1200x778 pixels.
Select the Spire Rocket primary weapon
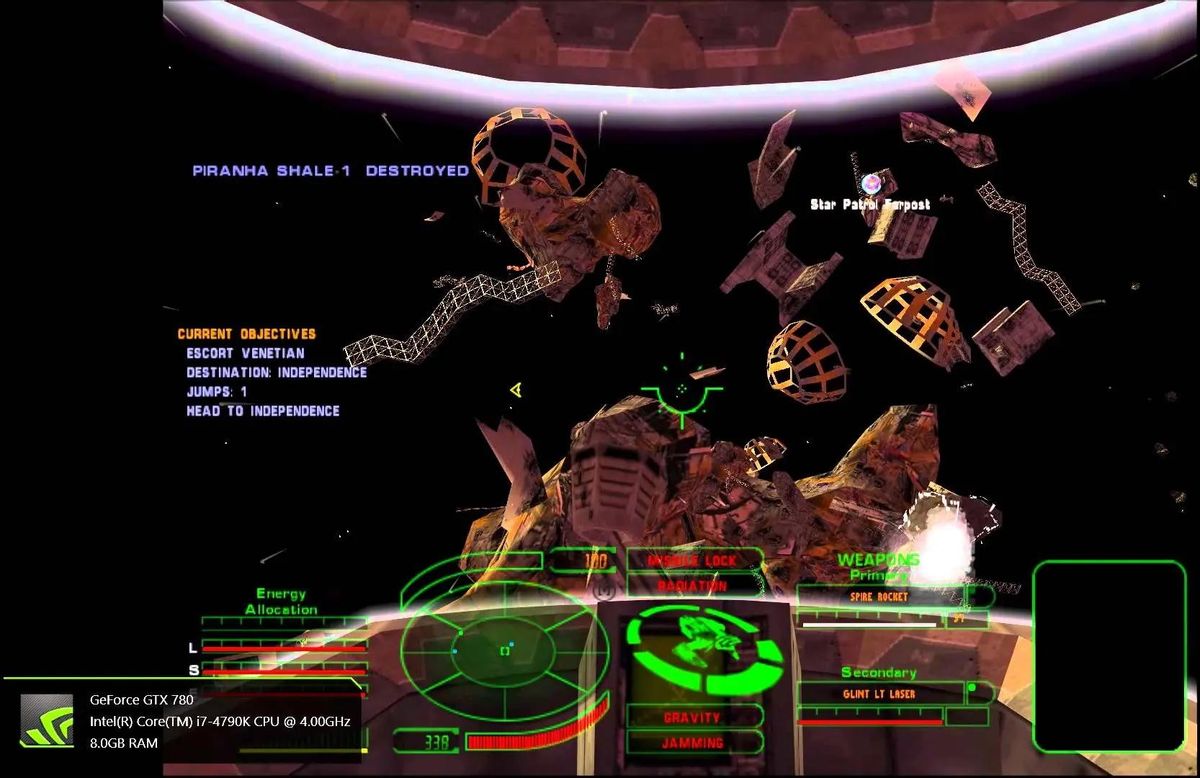coord(880,596)
